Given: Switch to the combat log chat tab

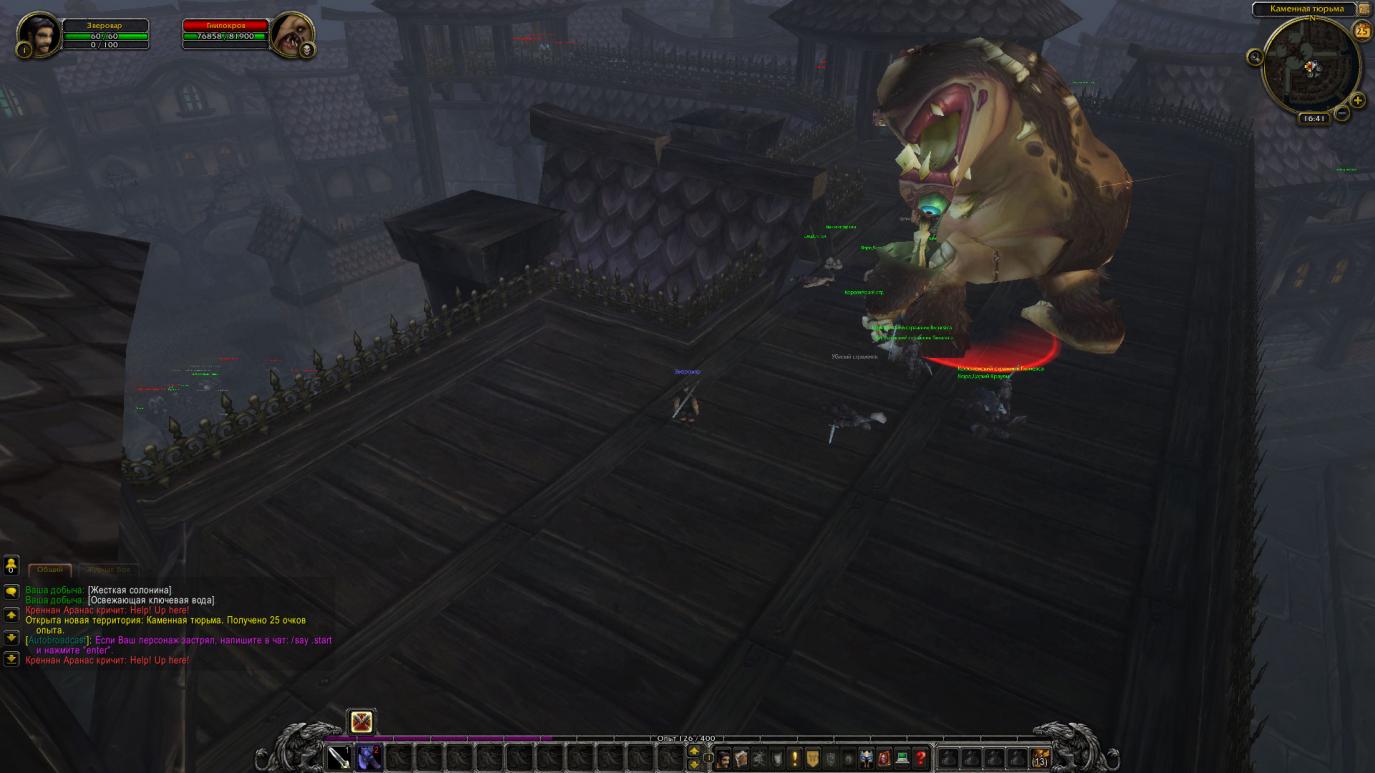Looking at the screenshot, I should [x=109, y=570].
